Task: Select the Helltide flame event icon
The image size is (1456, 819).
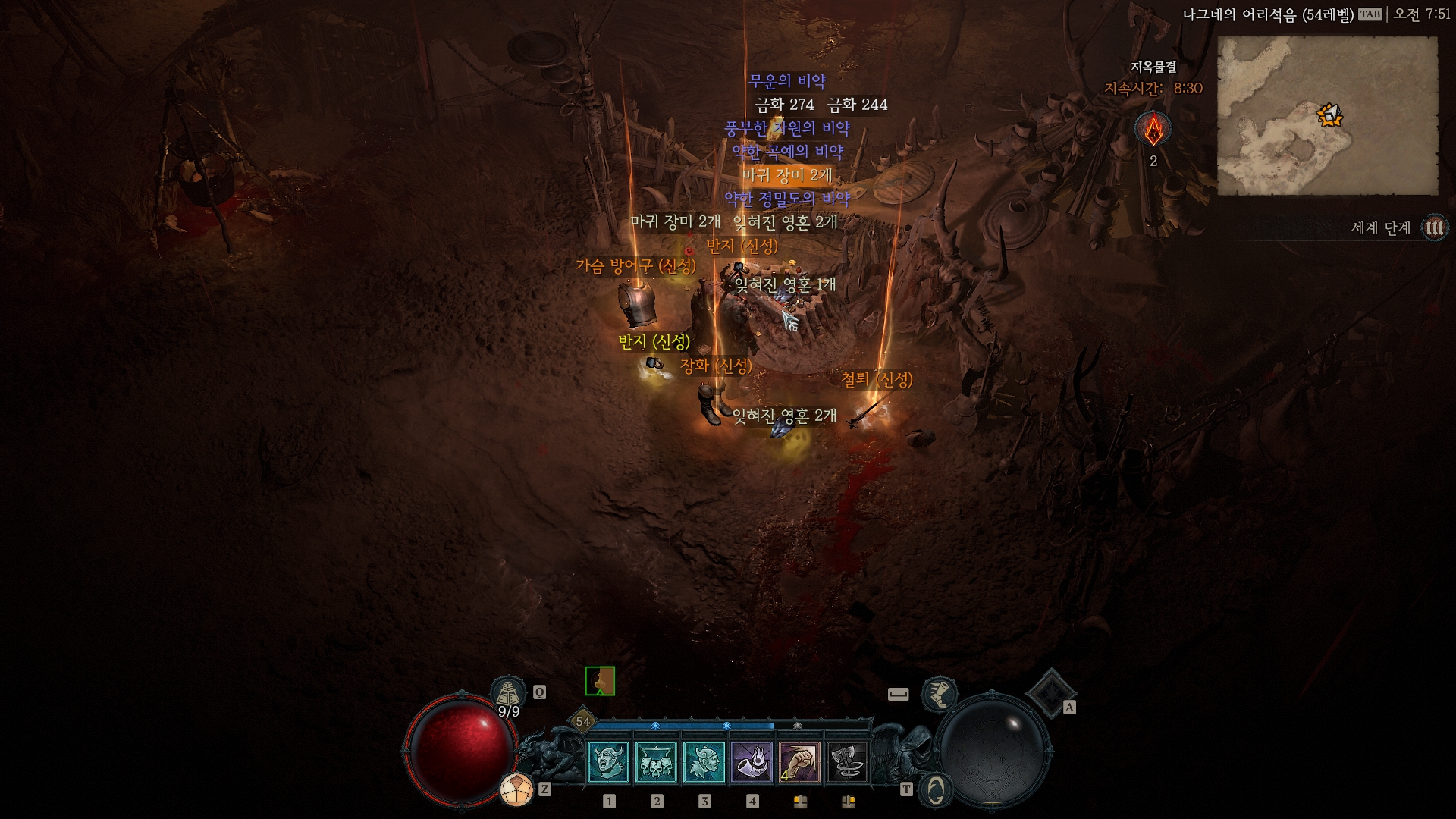Action: [1153, 129]
